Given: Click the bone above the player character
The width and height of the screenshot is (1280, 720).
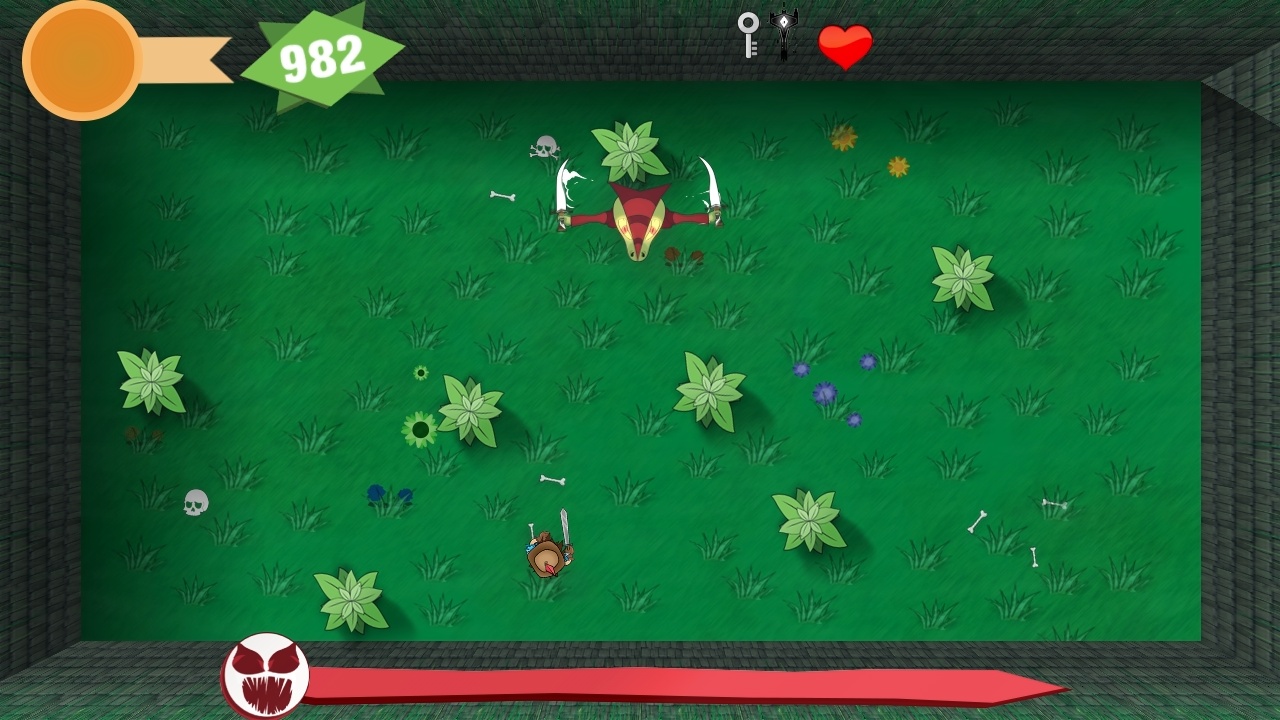Looking at the screenshot, I should click(551, 480).
